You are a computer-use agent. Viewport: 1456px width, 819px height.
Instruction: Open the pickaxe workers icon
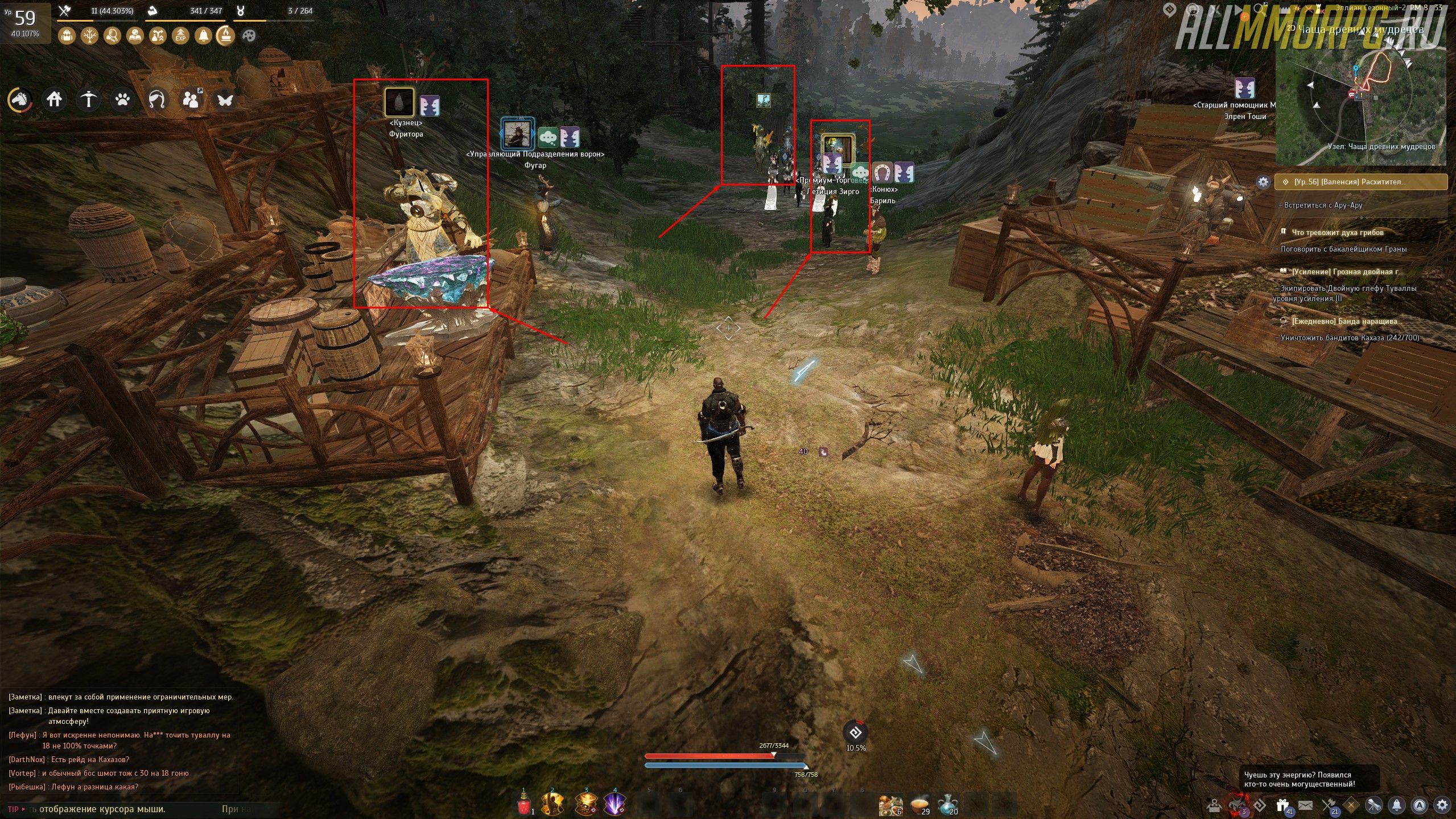(88, 100)
